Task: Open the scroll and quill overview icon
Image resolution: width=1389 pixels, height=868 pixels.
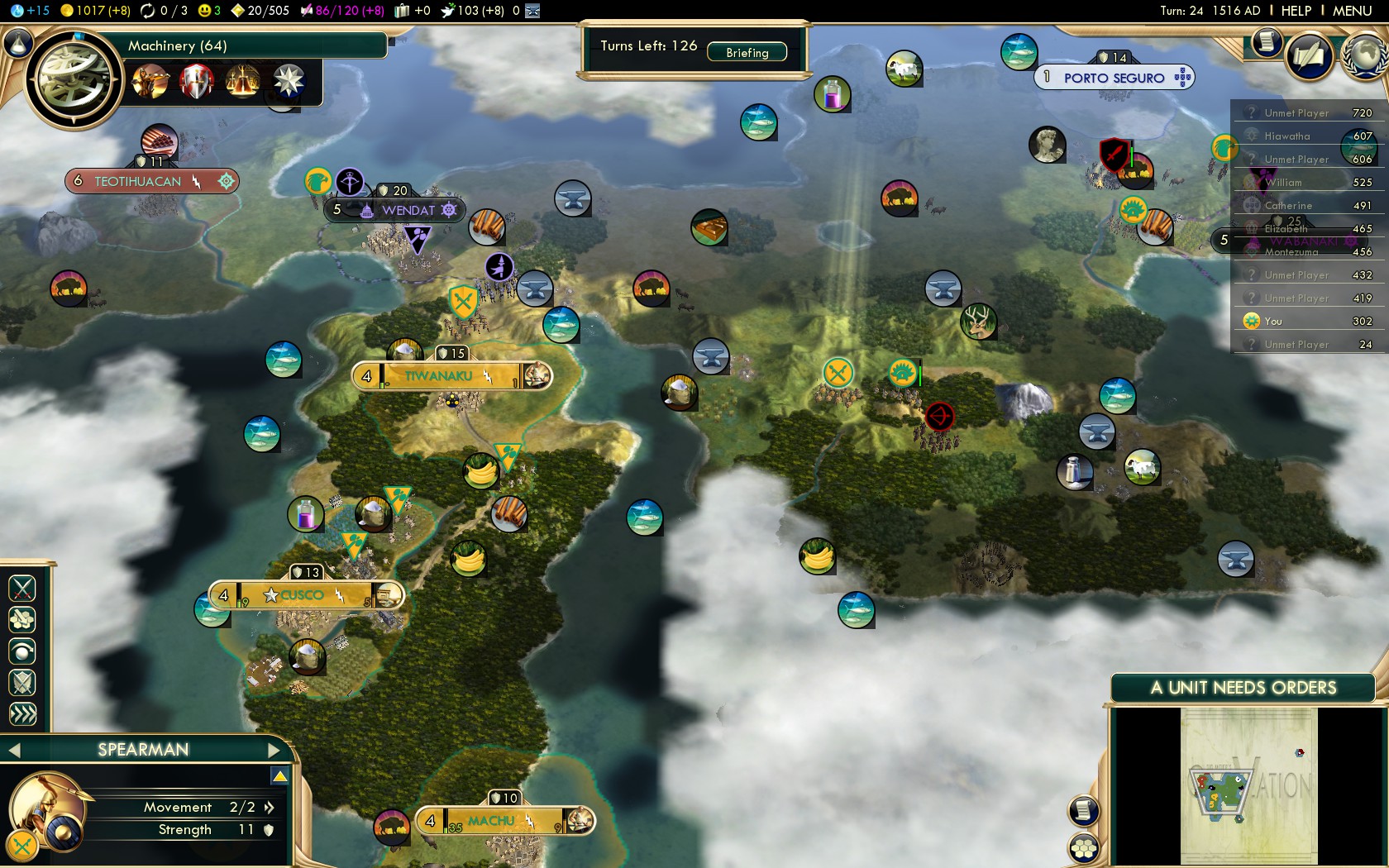Action: click(1309, 56)
